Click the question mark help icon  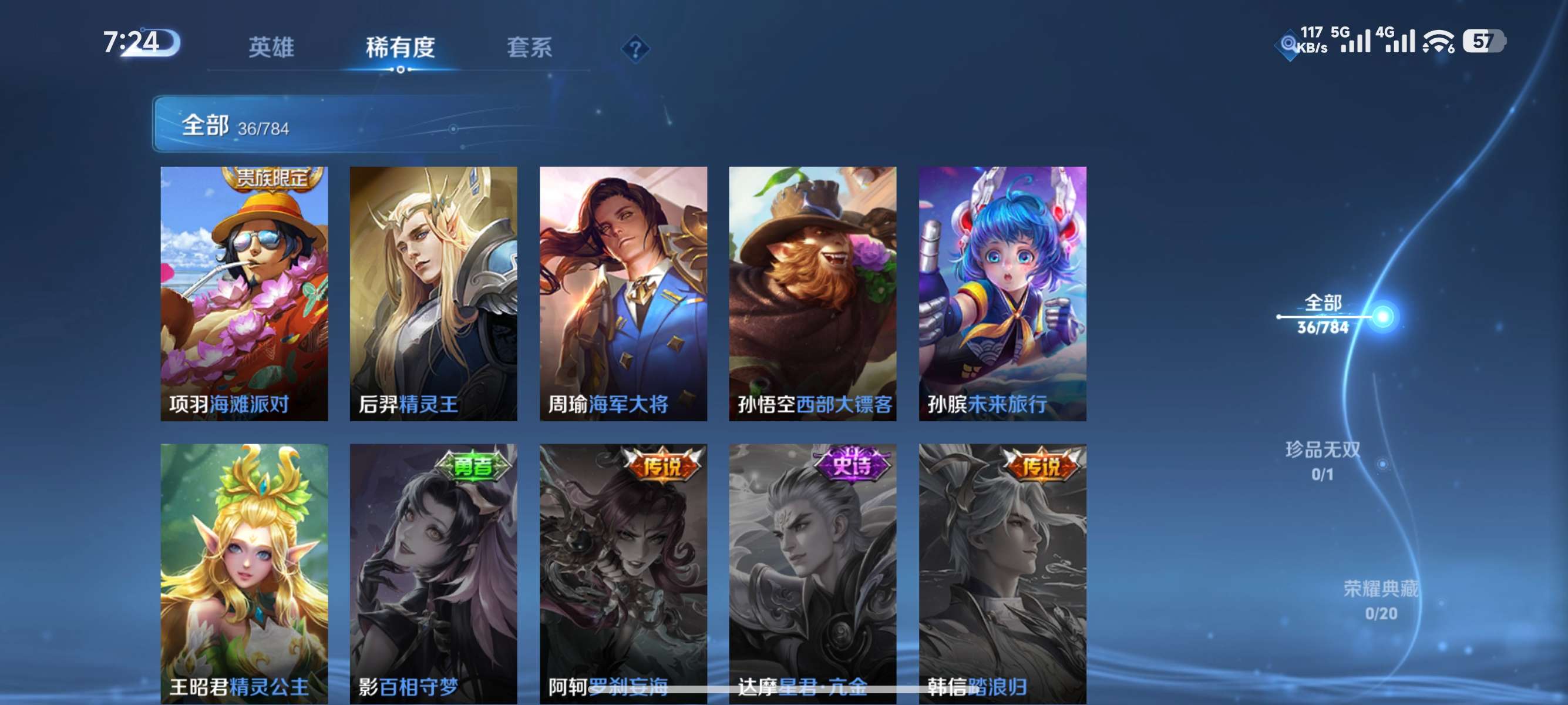[x=635, y=49]
